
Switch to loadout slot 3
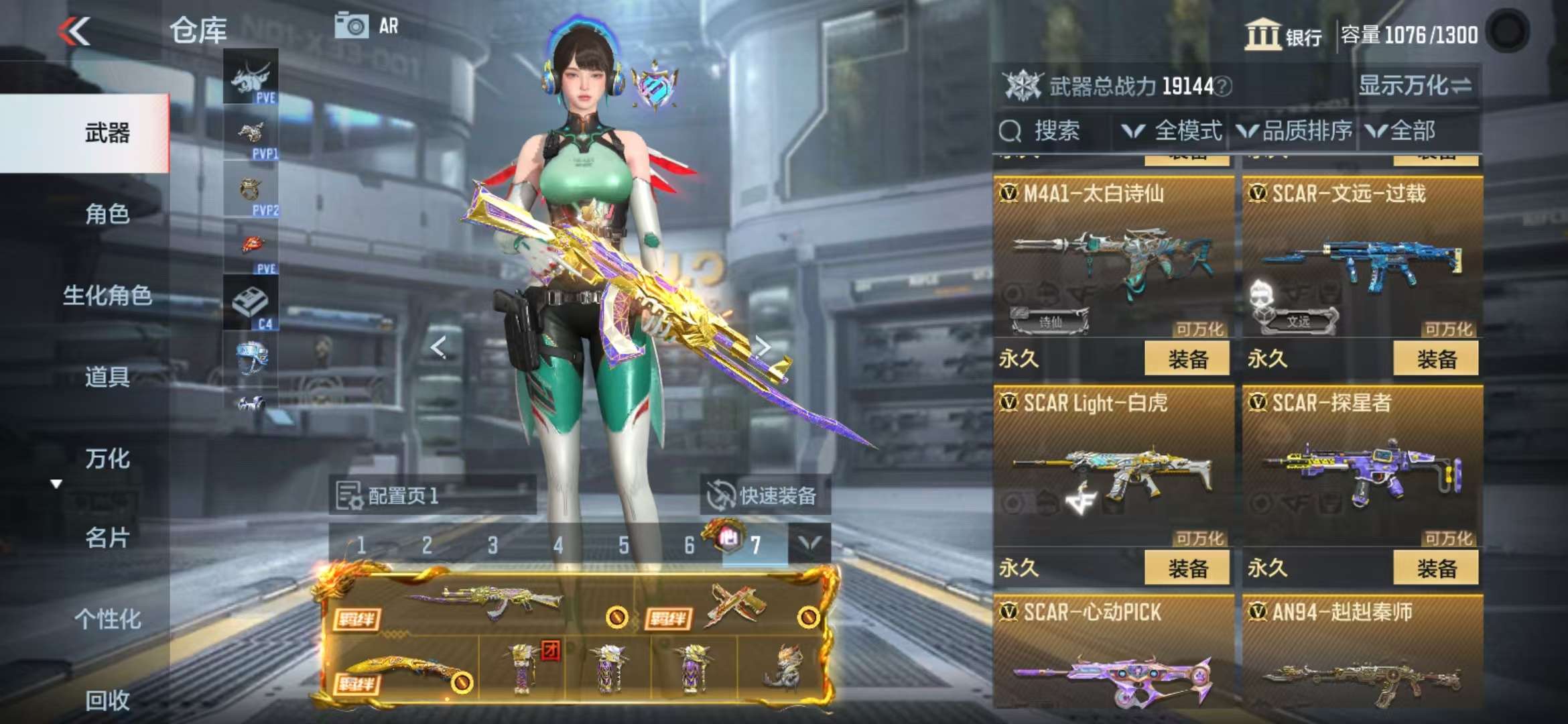point(493,546)
